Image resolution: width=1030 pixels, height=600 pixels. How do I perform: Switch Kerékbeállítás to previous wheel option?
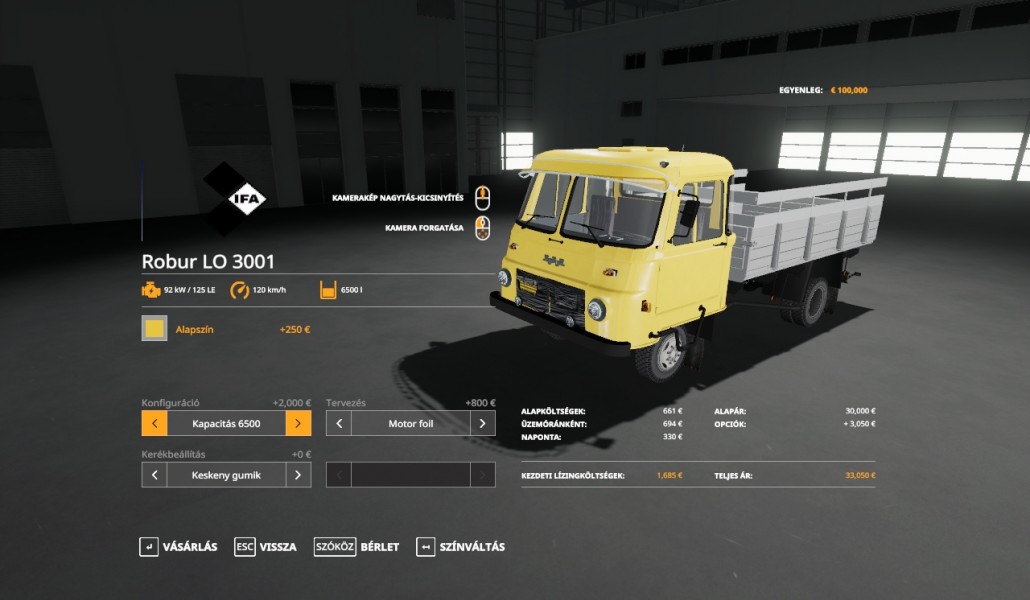pos(154,475)
